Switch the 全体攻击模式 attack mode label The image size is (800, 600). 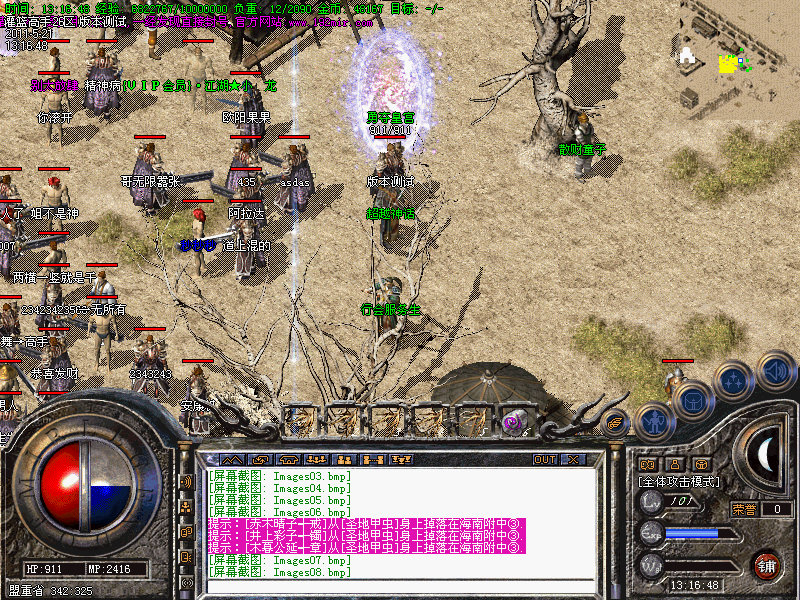[x=680, y=481]
